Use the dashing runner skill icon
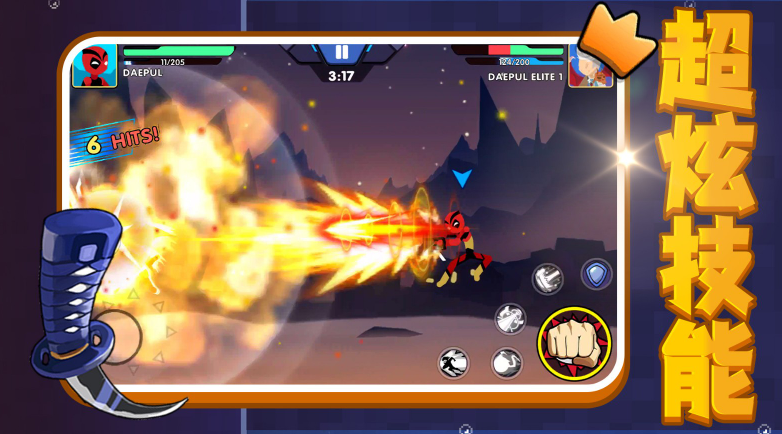This screenshot has height=434, width=782. 454,362
